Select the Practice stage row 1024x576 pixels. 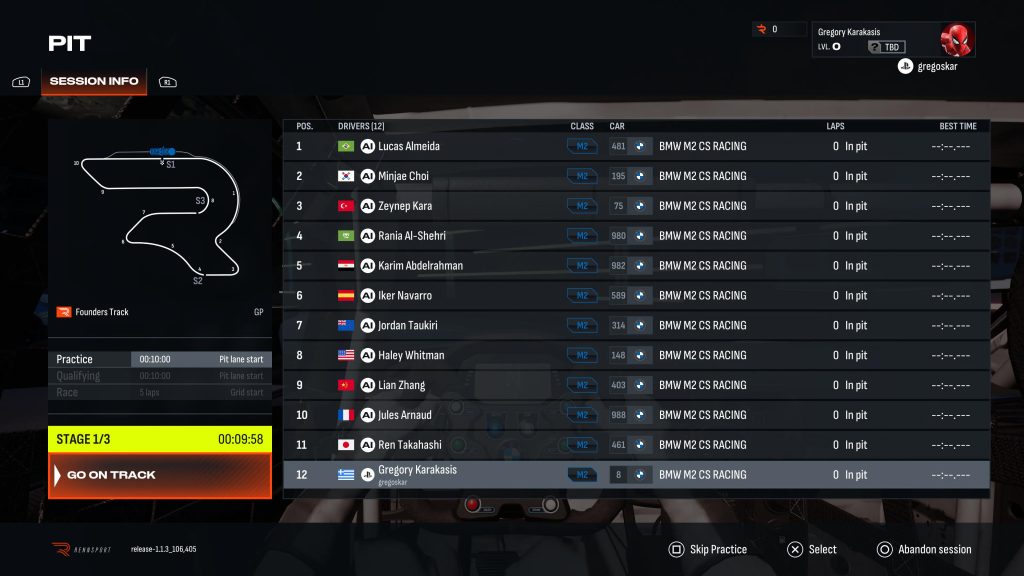[x=160, y=359]
